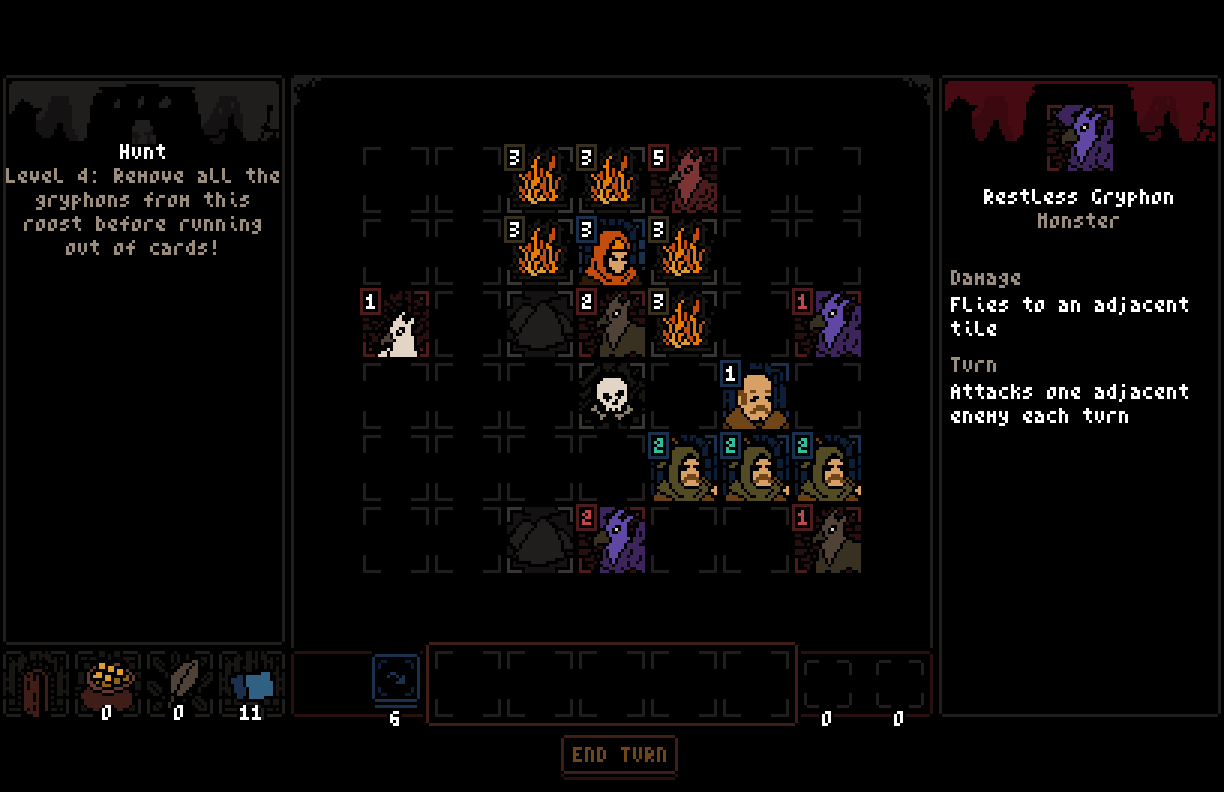Select the bald bearded man tile
This screenshot has width=1224, height=792.
757,397
